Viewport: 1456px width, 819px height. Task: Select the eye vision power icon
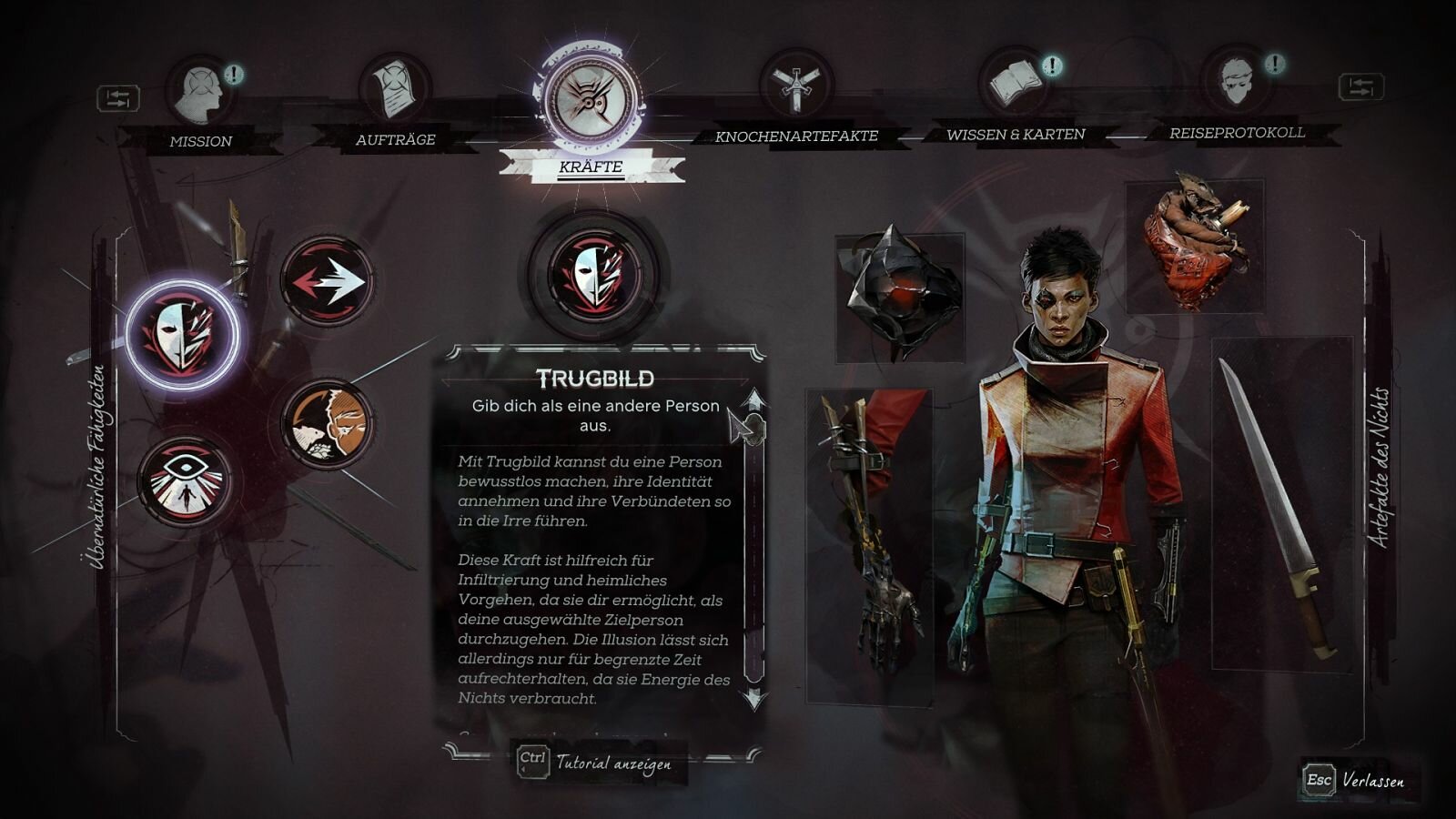[185, 481]
